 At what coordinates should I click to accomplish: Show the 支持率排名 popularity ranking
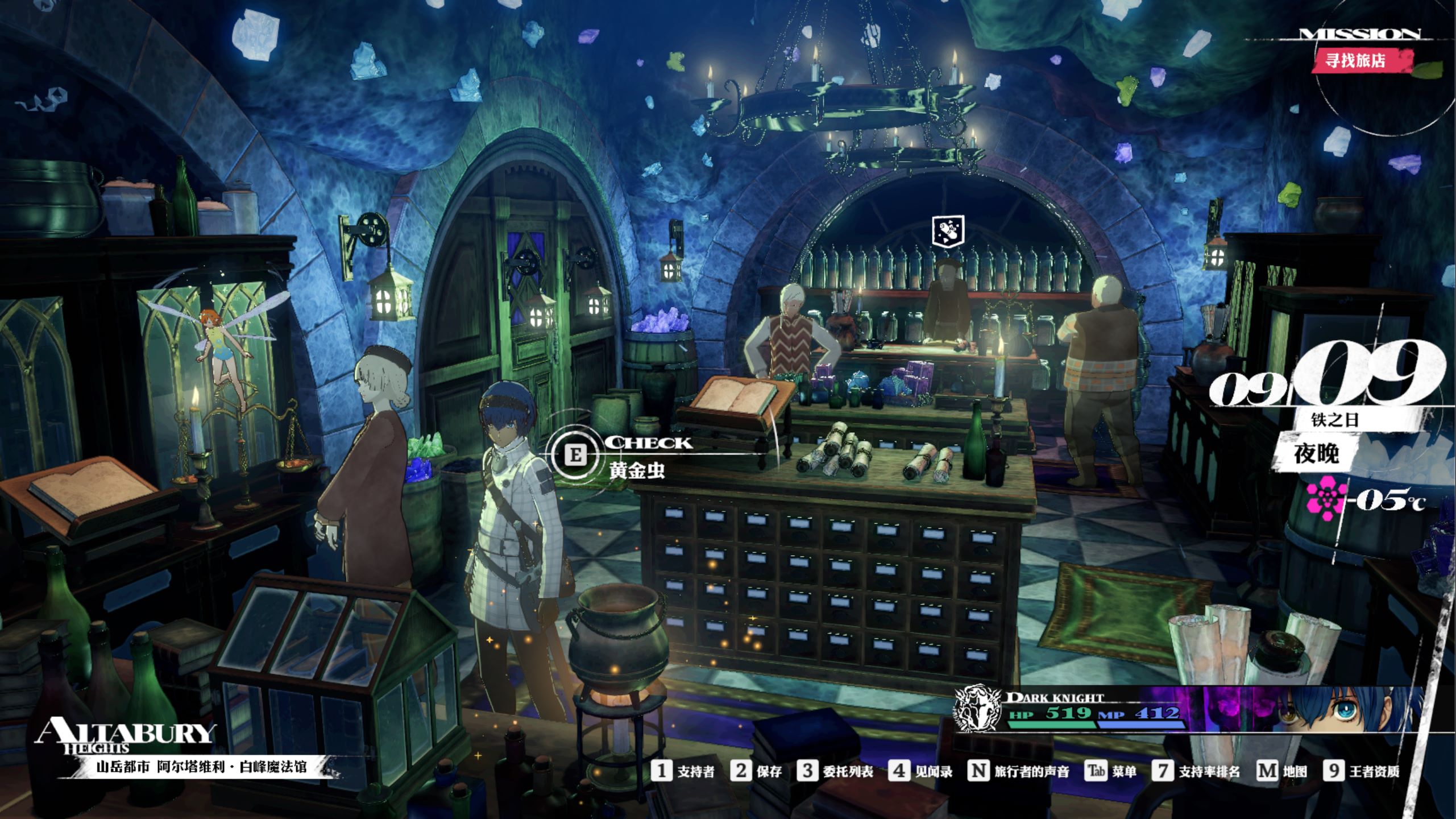click(x=1196, y=771)
